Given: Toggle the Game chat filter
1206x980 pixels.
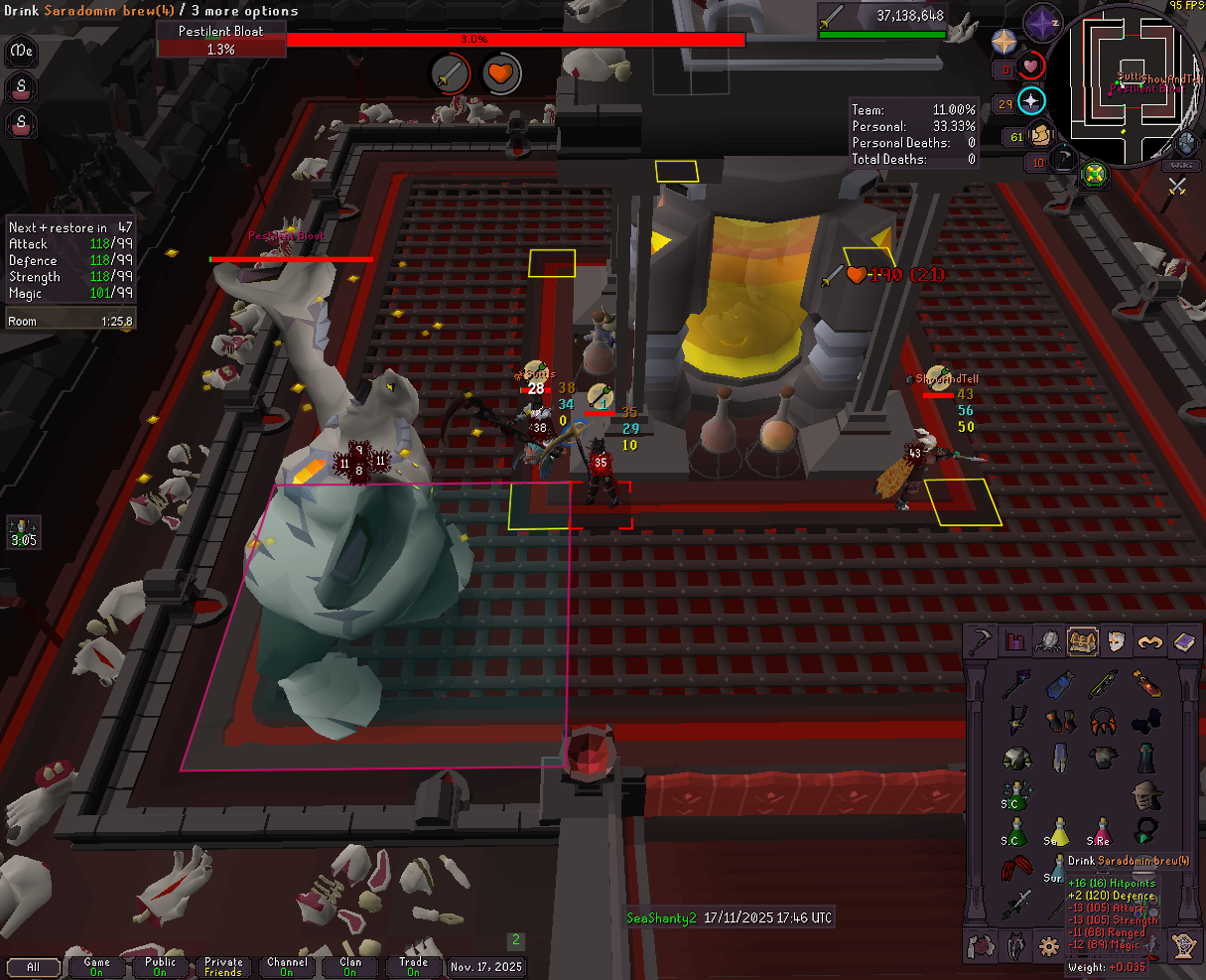Looking at the screenshot, I should [97, 966].
